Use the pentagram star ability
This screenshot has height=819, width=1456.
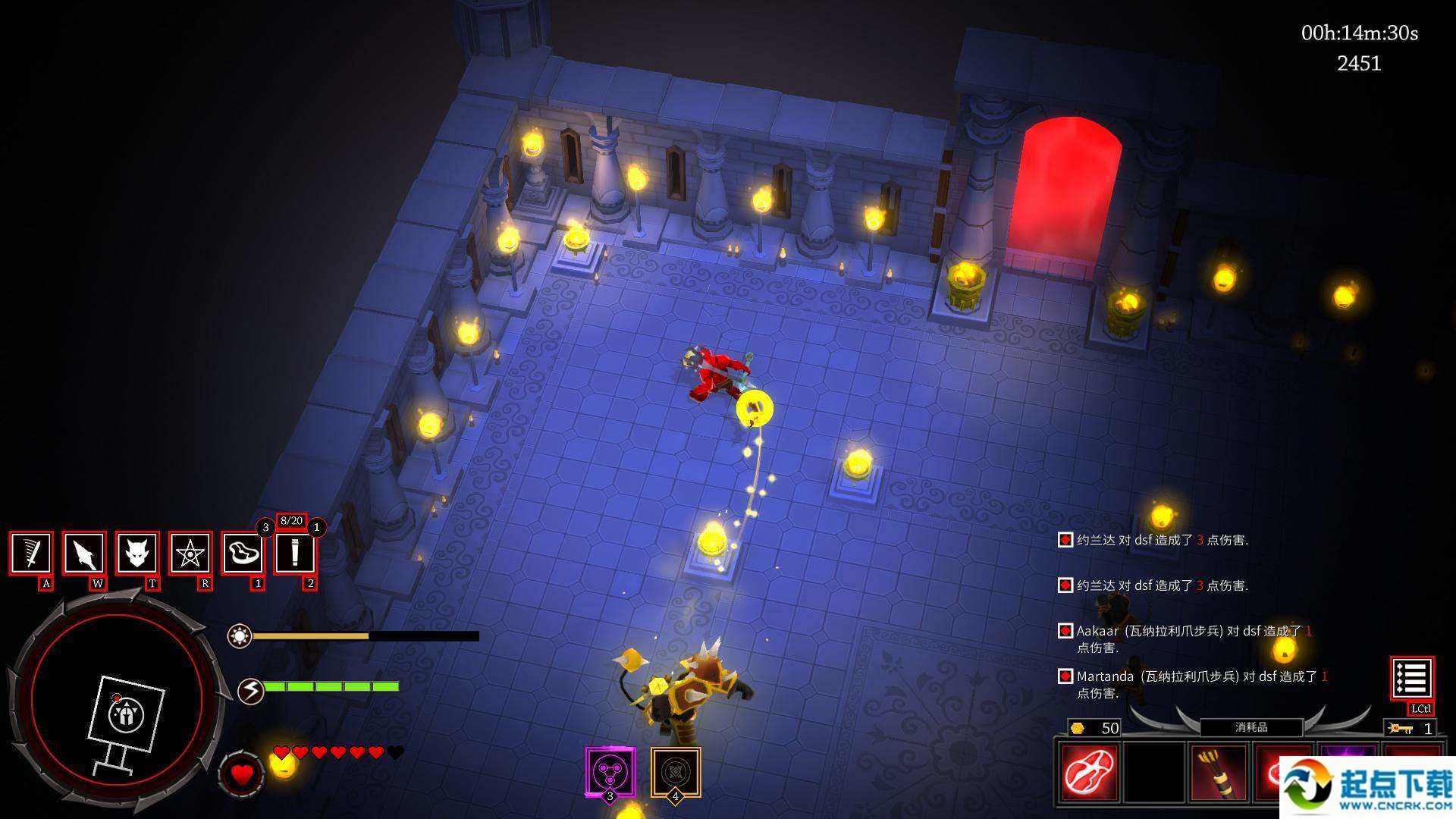[190, 553]
